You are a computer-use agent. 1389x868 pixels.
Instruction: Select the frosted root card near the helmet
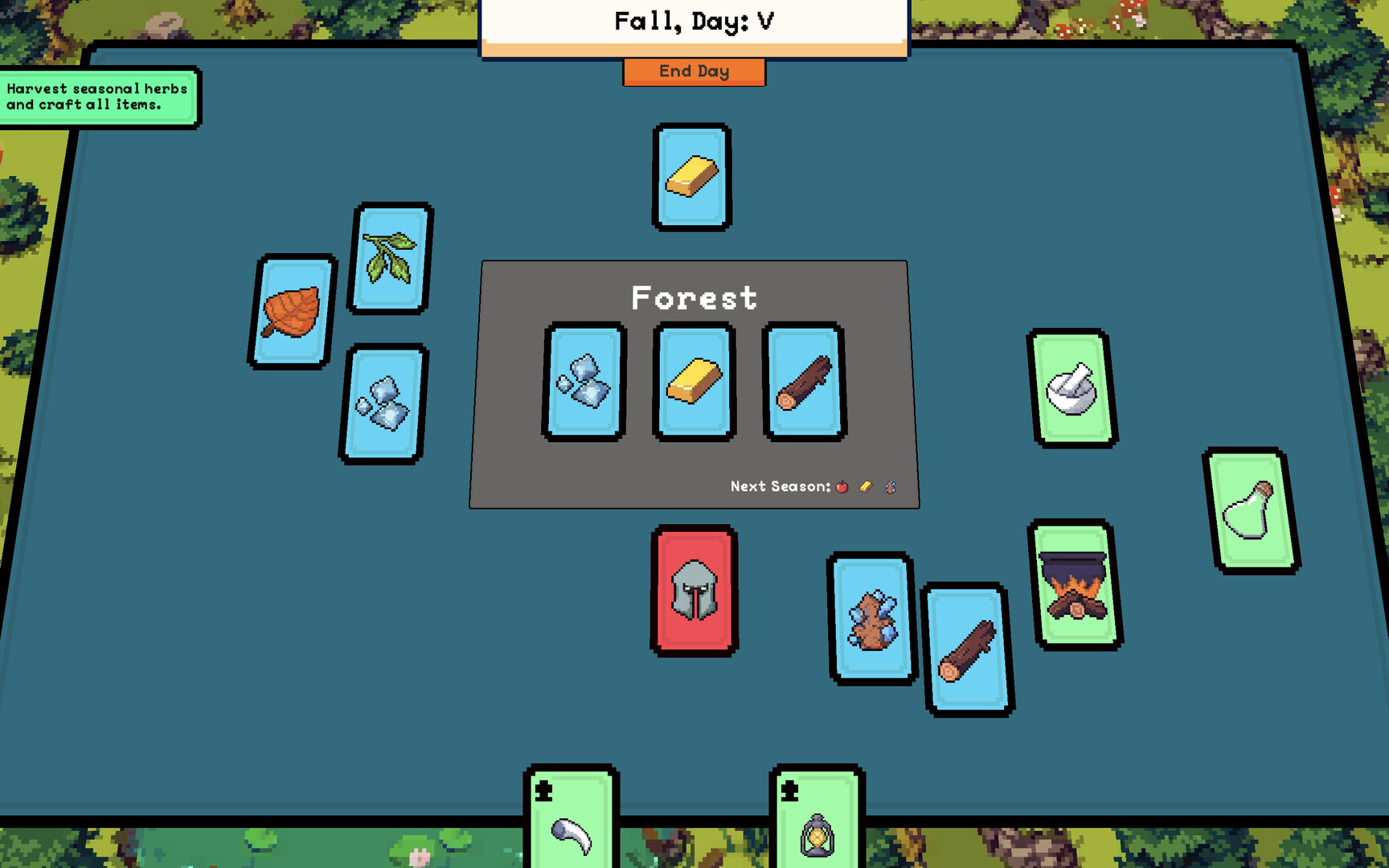point(871,621)
